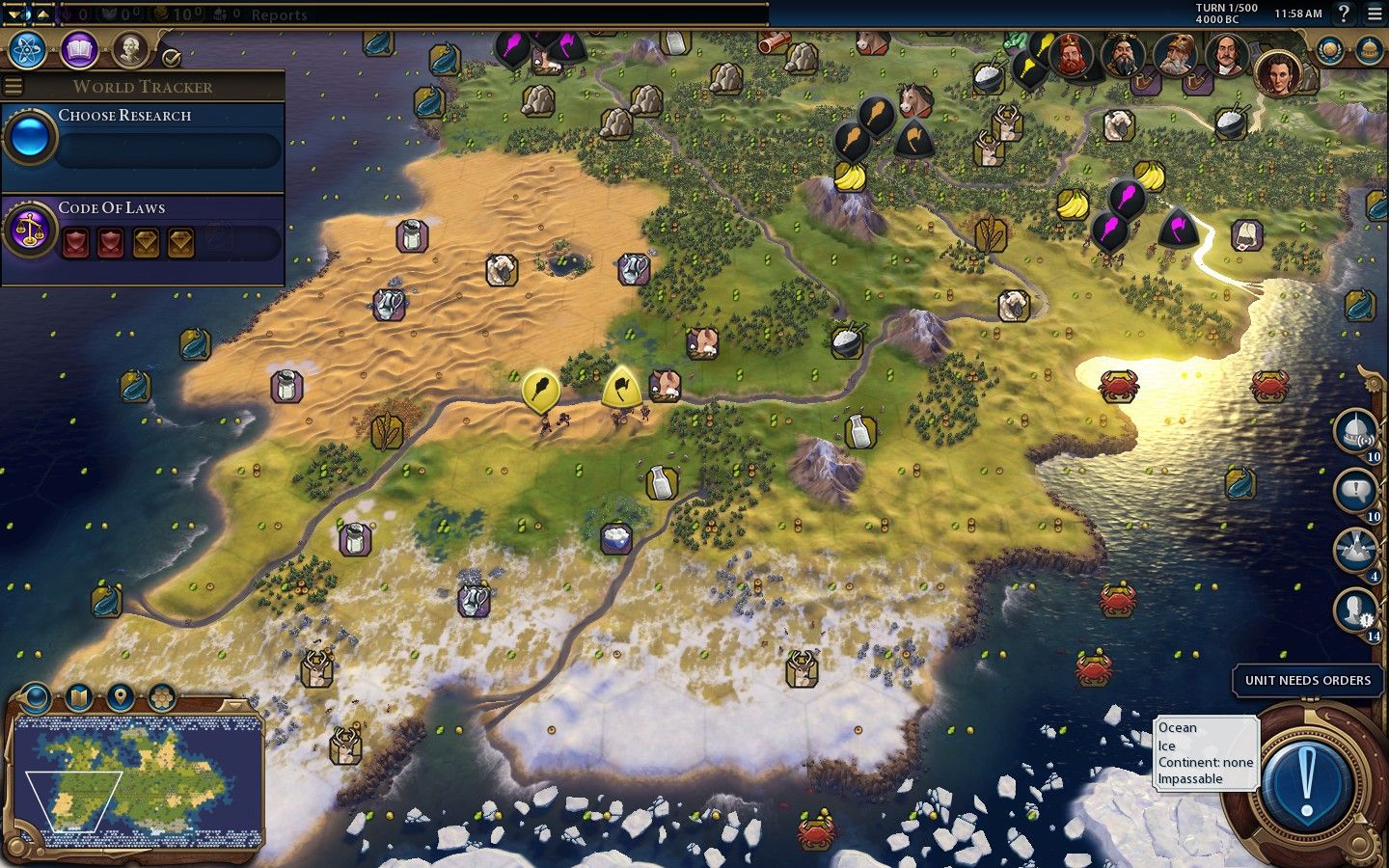Collapse the minimap with the arrow tab
This screenshot has height=868, width=1389.
(232, 705)
